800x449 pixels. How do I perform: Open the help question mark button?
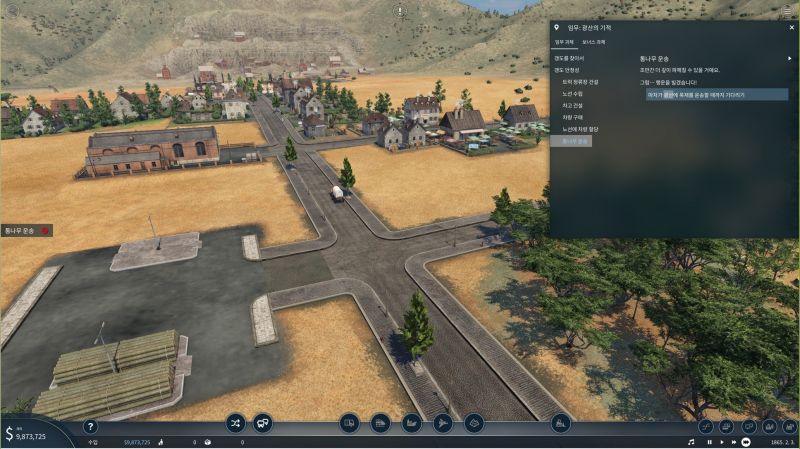[90, 427]
